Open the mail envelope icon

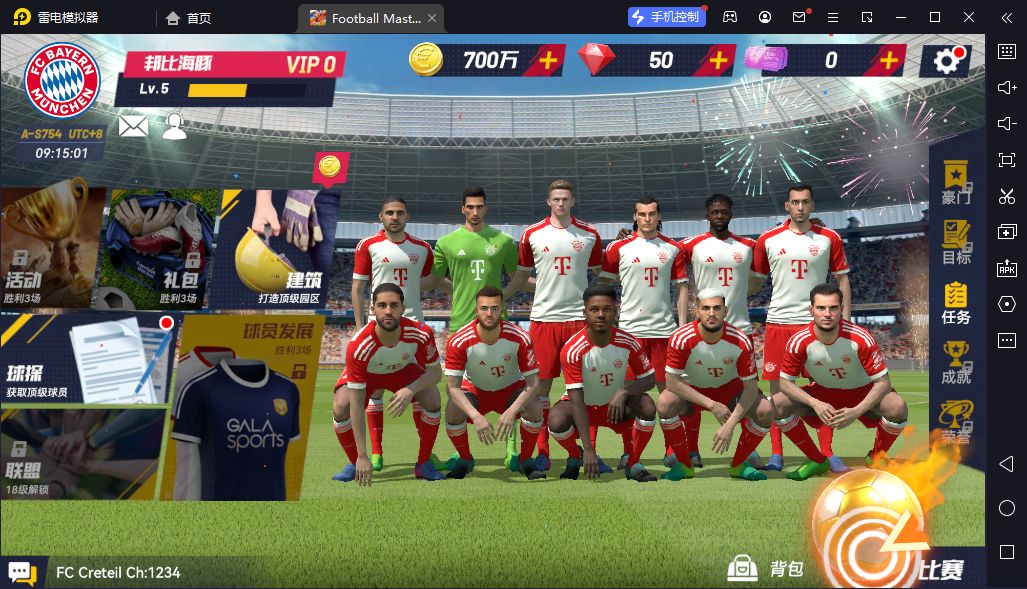(x=133, y=126)
